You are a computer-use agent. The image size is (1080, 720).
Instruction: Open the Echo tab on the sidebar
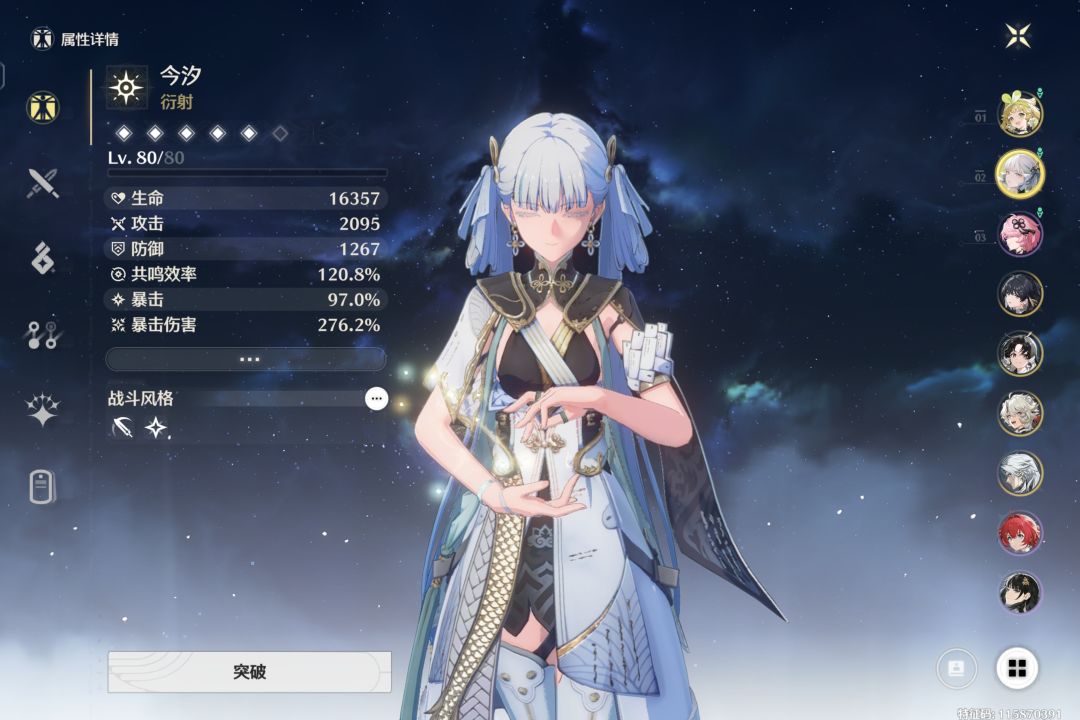[42, 258]
